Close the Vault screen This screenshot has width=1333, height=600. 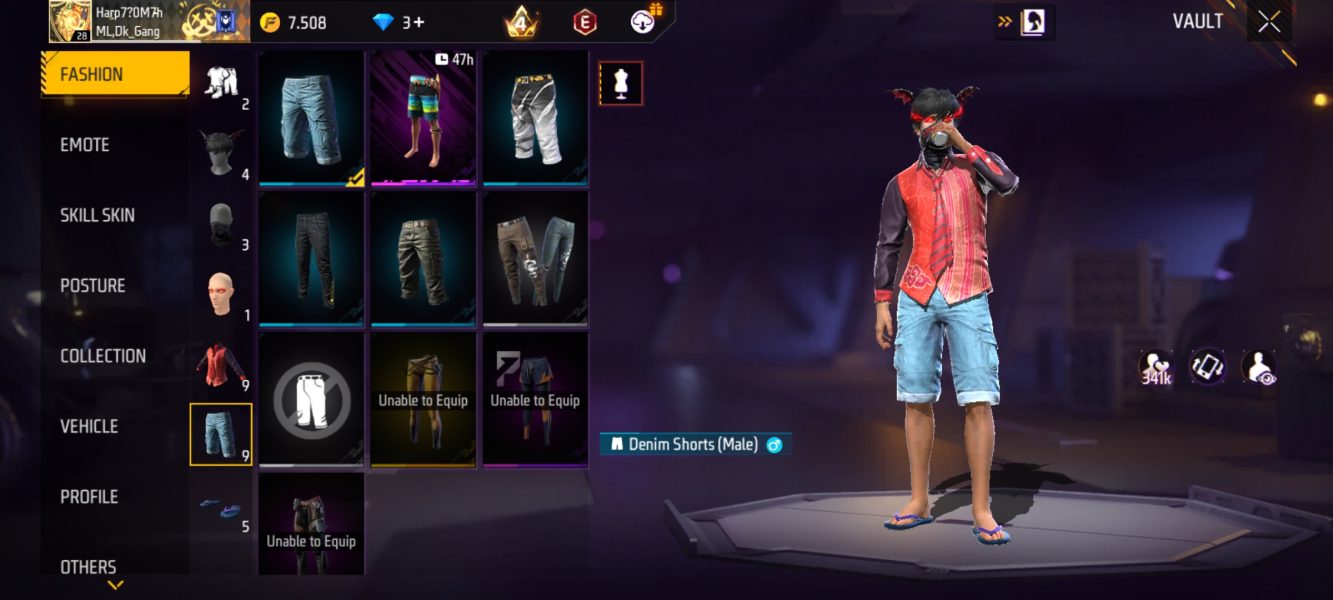(1269, 22)
